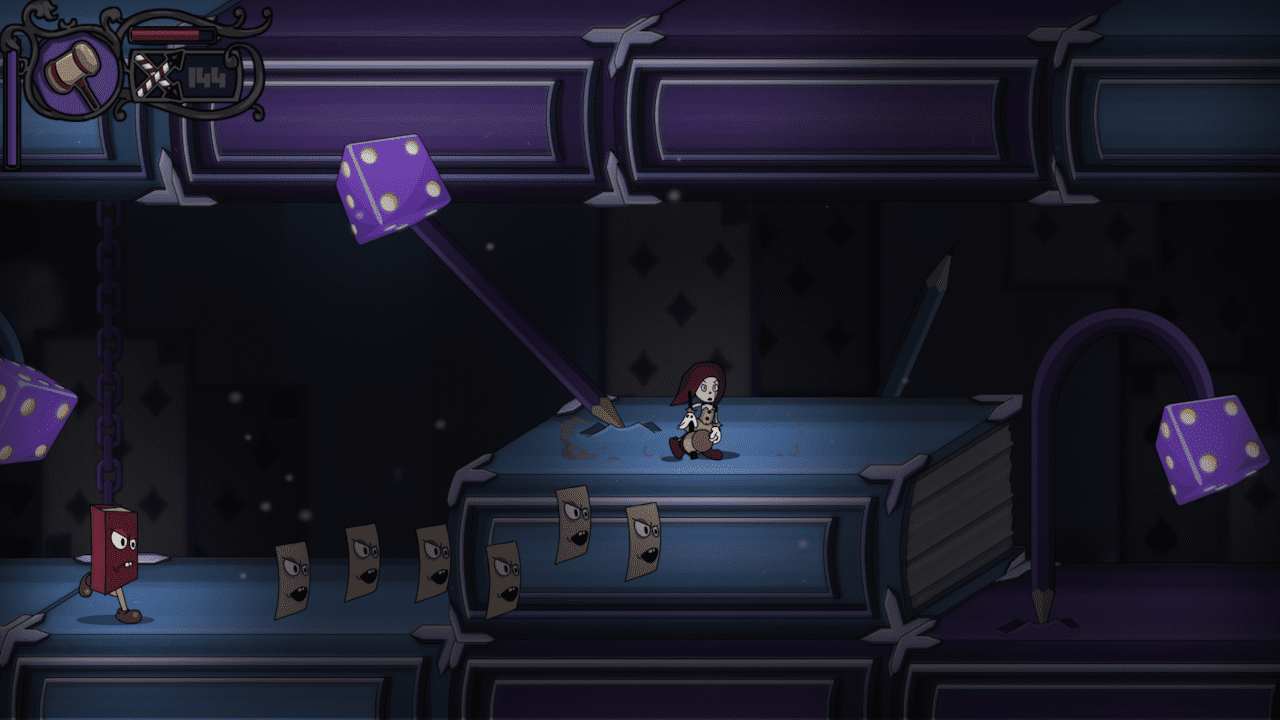Image resolution: width=1280 pixels, height=720 pixels.
Task: Choose the crossed candy-cane arrows icon
Action: [x=153, y=77]
